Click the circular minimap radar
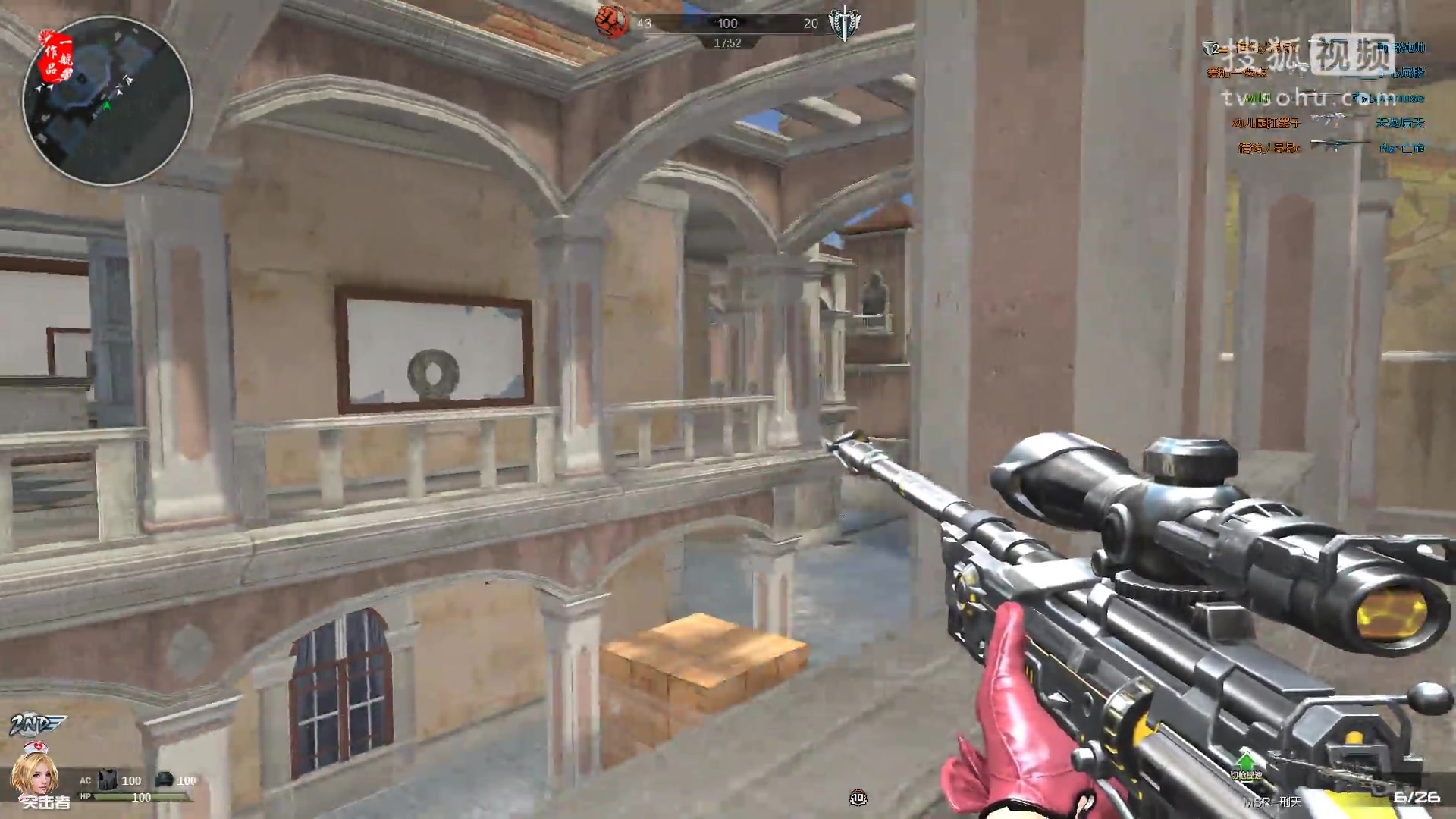The image size is (1456, 819). tap(107, 101)
